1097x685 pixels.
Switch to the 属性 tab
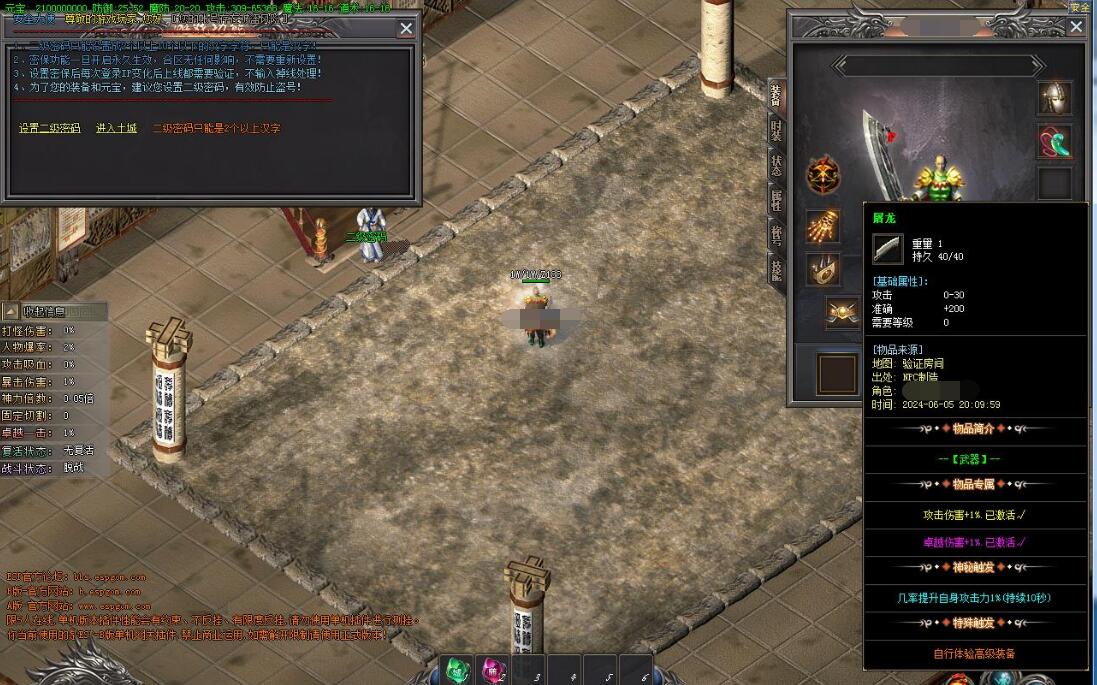point(776,199)
